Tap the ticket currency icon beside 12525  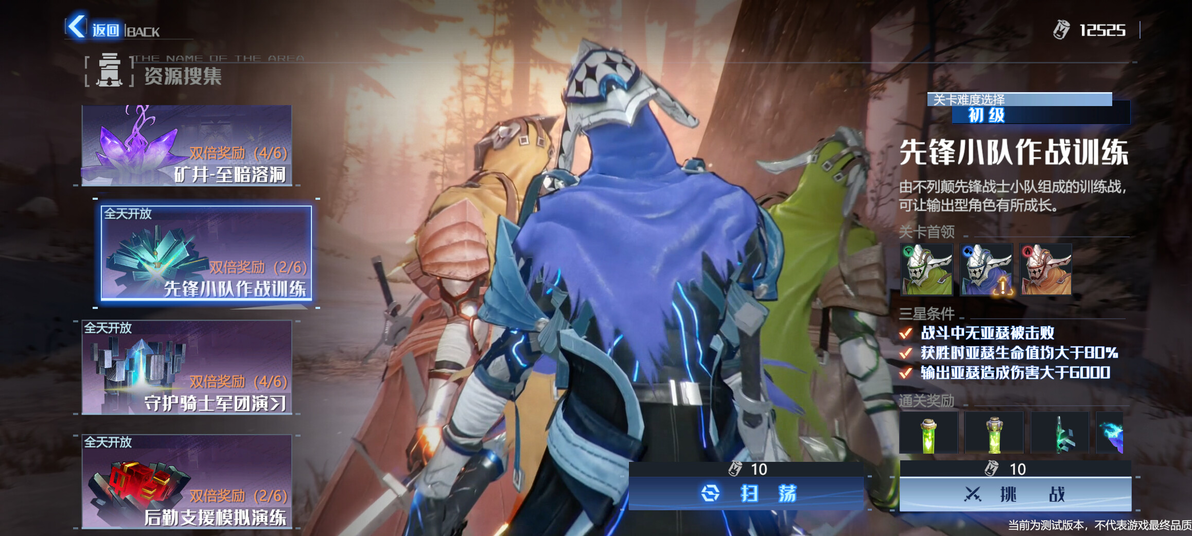coord(1061,30)
